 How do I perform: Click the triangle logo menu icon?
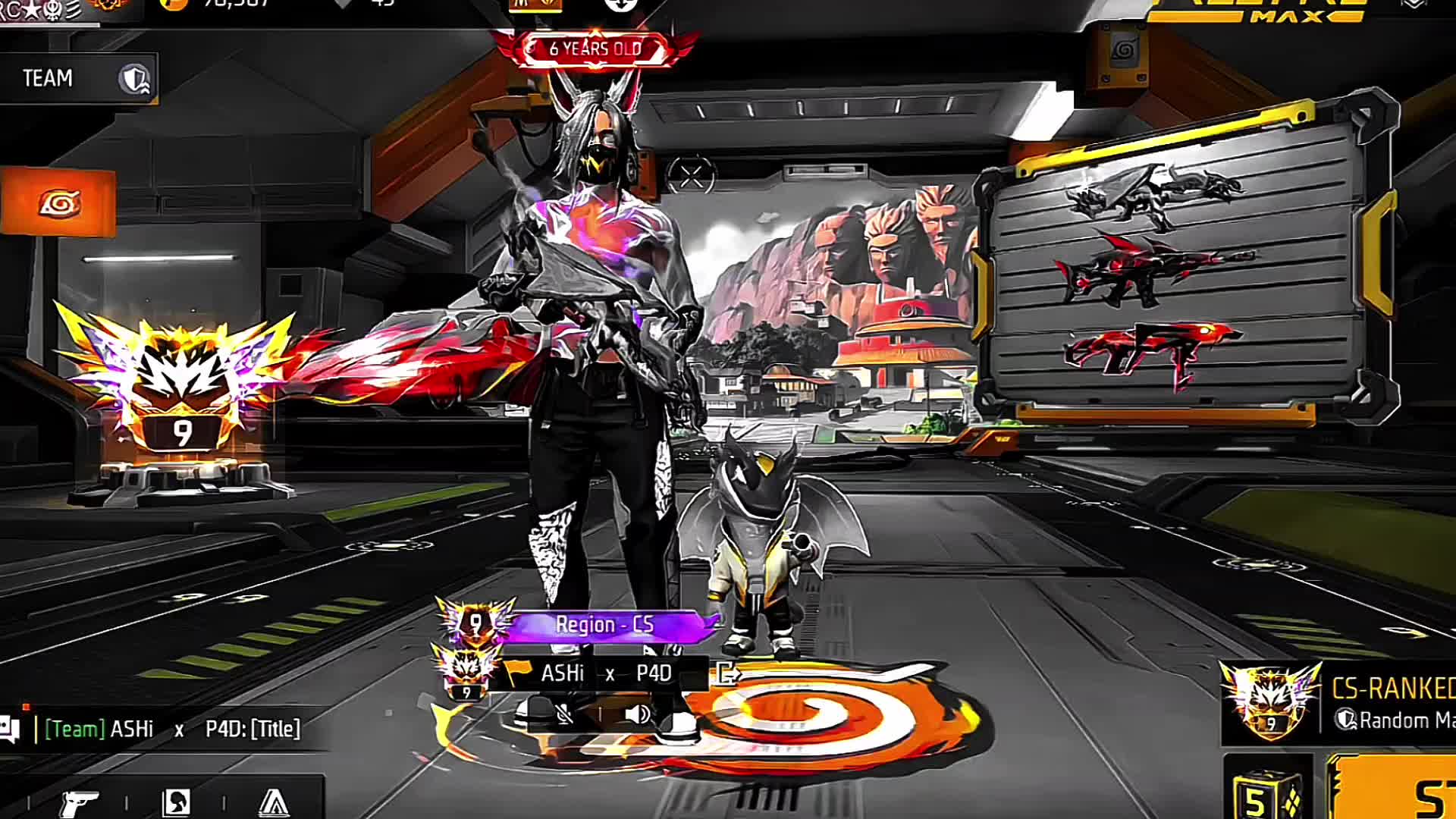(274, 802)
